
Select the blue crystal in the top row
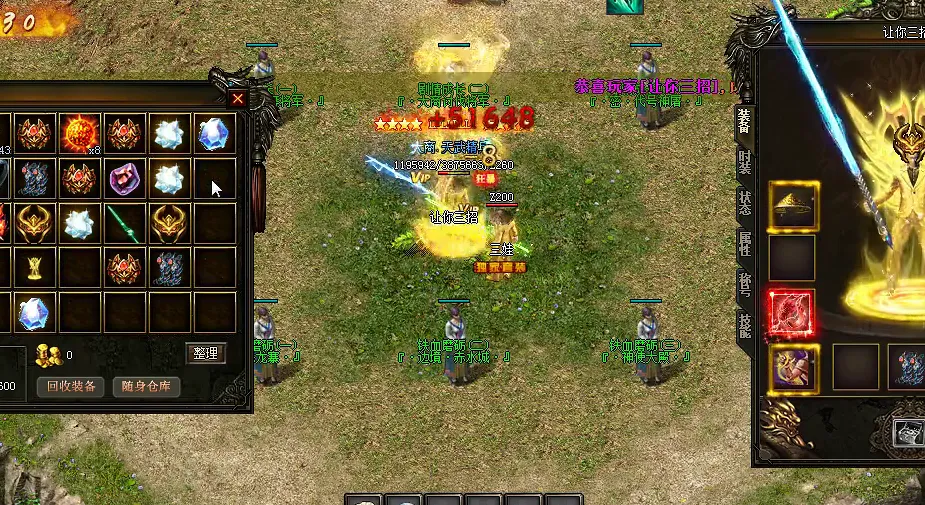click(215, 133)
